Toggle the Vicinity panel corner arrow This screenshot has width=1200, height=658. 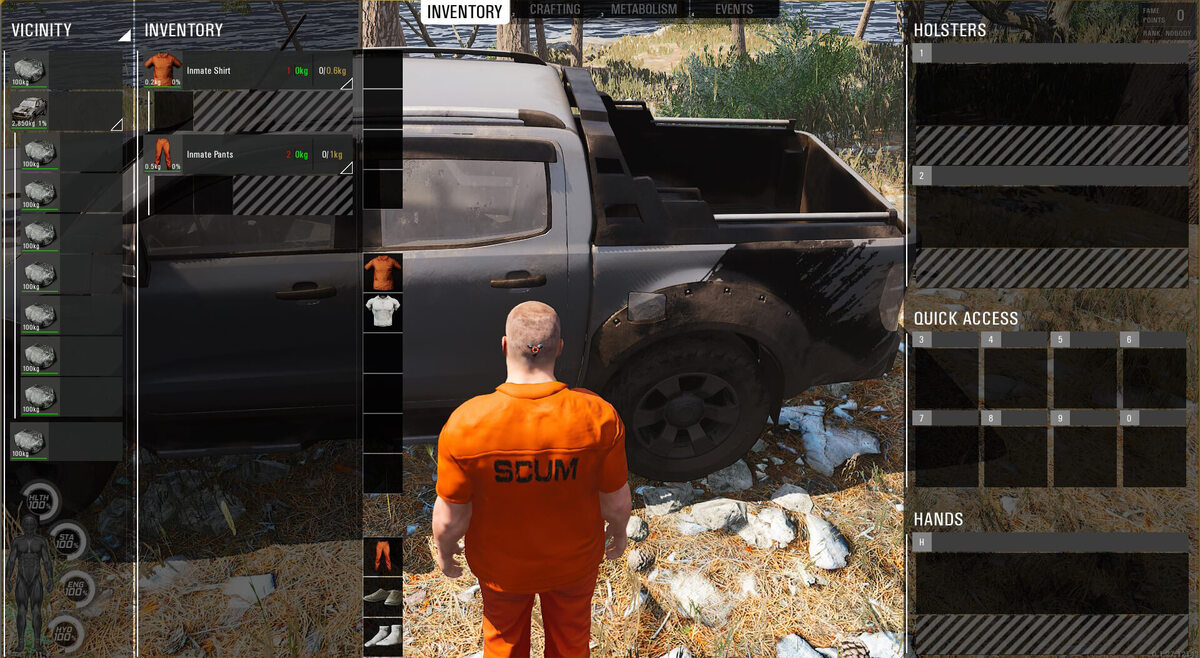point(124,35)
